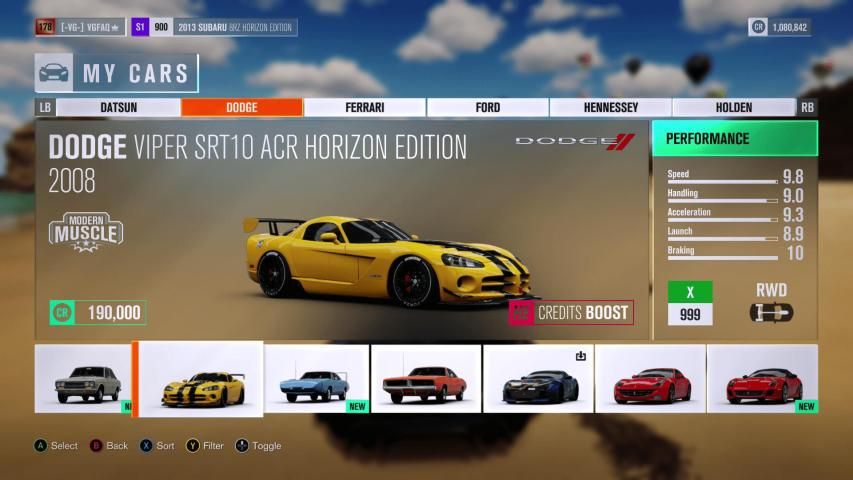This screenshot has width=853, height=480.
Task: Select the orange Dodge Charger thumbnail
Action: (x=427, y=380)
